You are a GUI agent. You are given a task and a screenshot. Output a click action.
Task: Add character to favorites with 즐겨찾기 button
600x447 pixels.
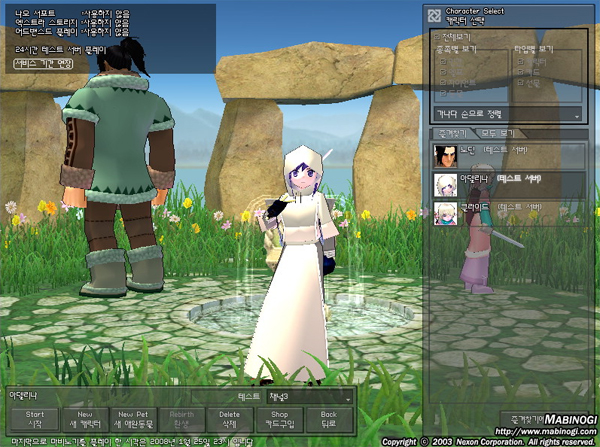point(518,418)
